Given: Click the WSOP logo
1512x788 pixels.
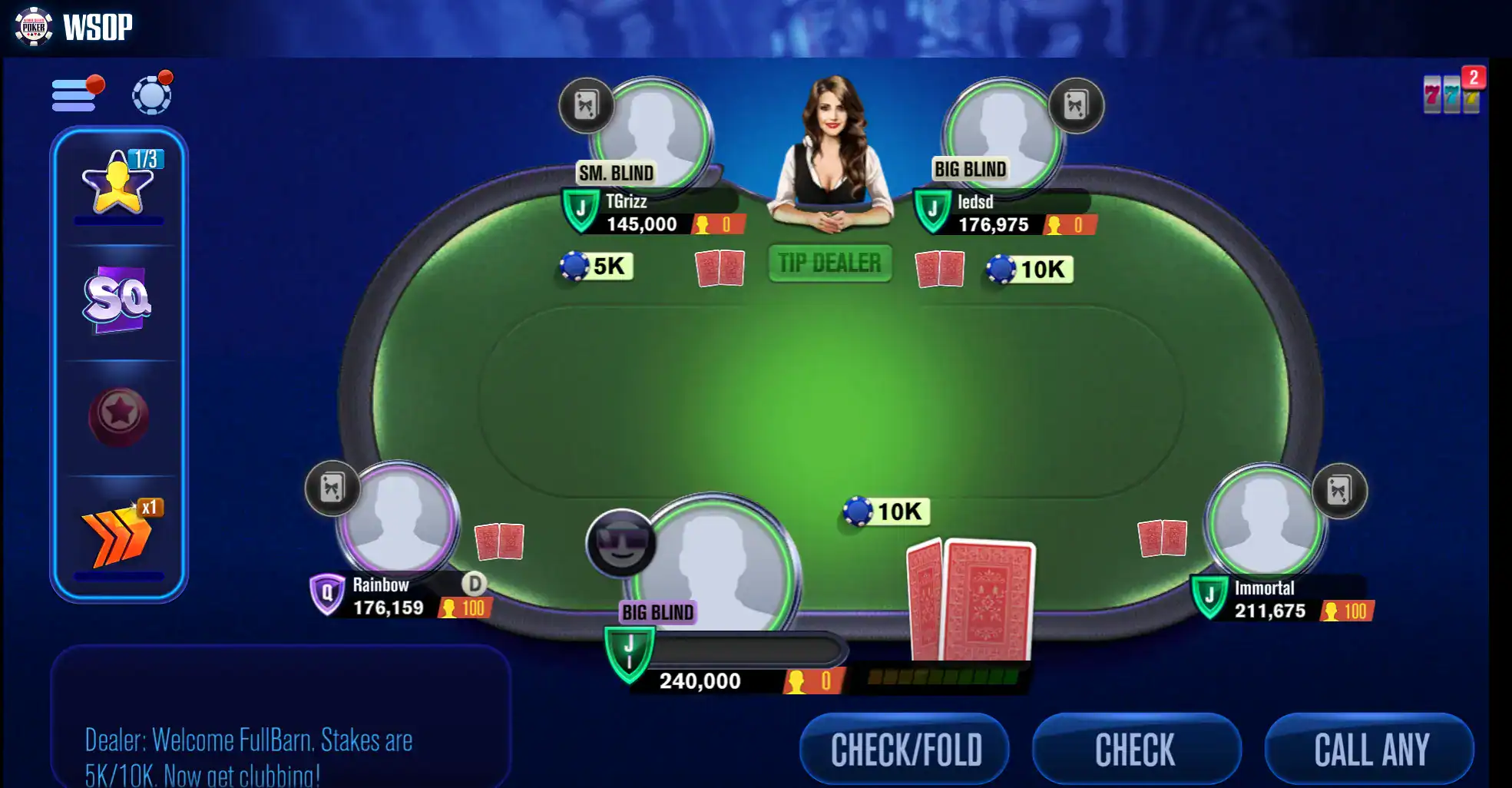Looking at the screenshot, I should pyautogui.click(x=74, y=27).
